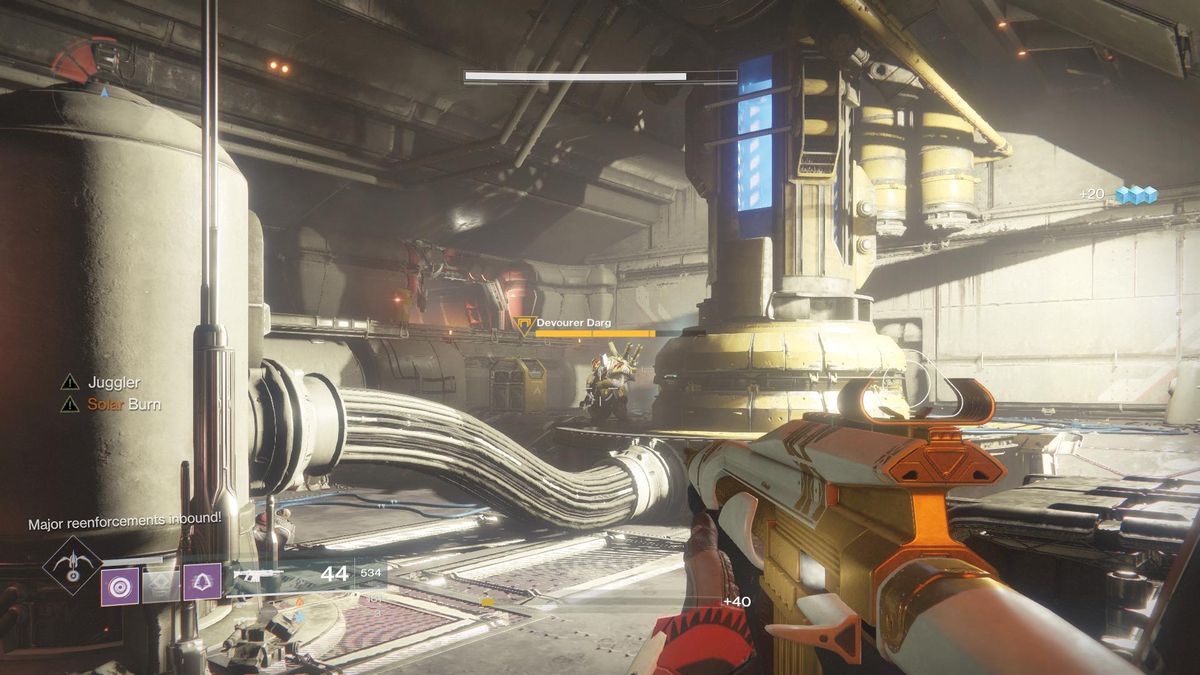Click the Devourer Darg boss marker
This screenshot has width=1200, height=675.
pos(525,325)
